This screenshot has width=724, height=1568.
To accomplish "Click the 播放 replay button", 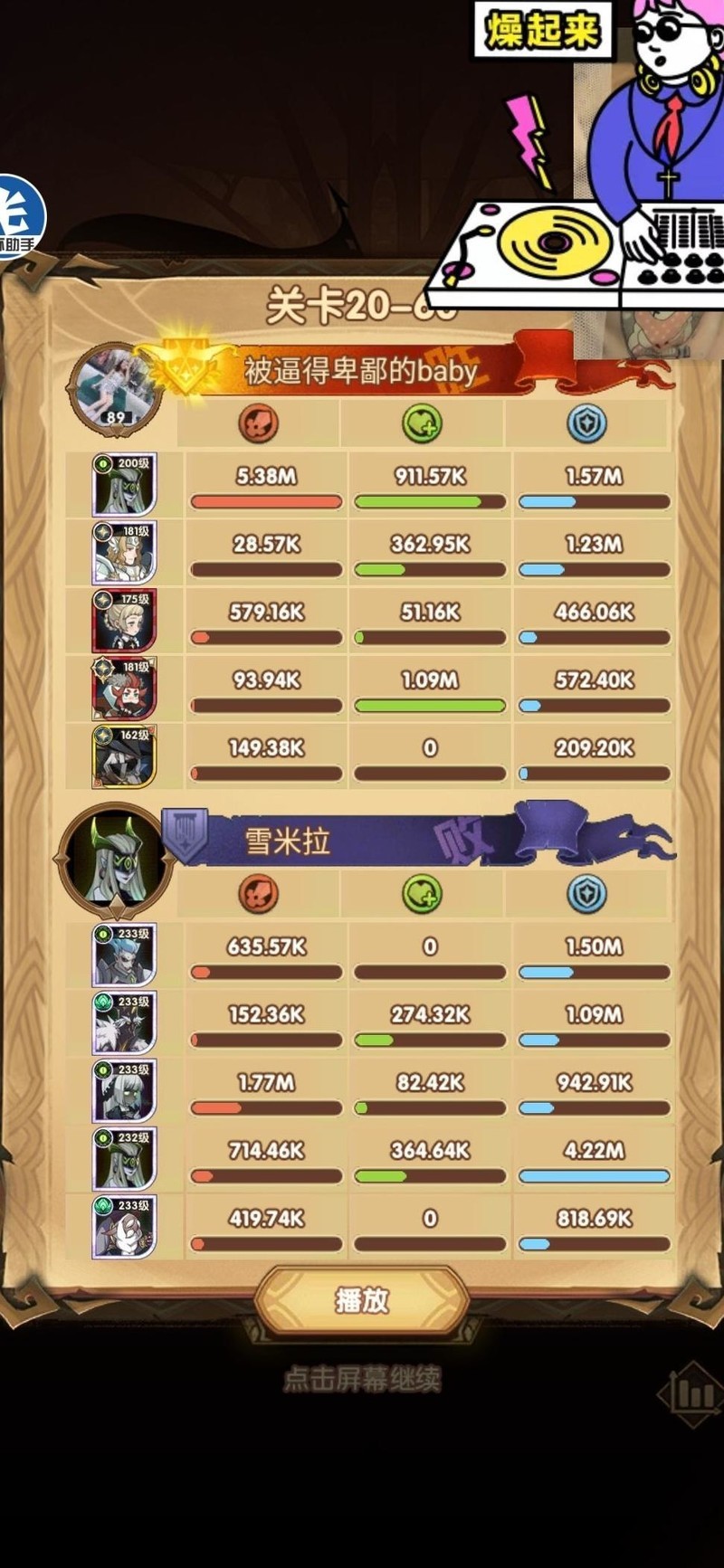I will [x=362, y=1300].
